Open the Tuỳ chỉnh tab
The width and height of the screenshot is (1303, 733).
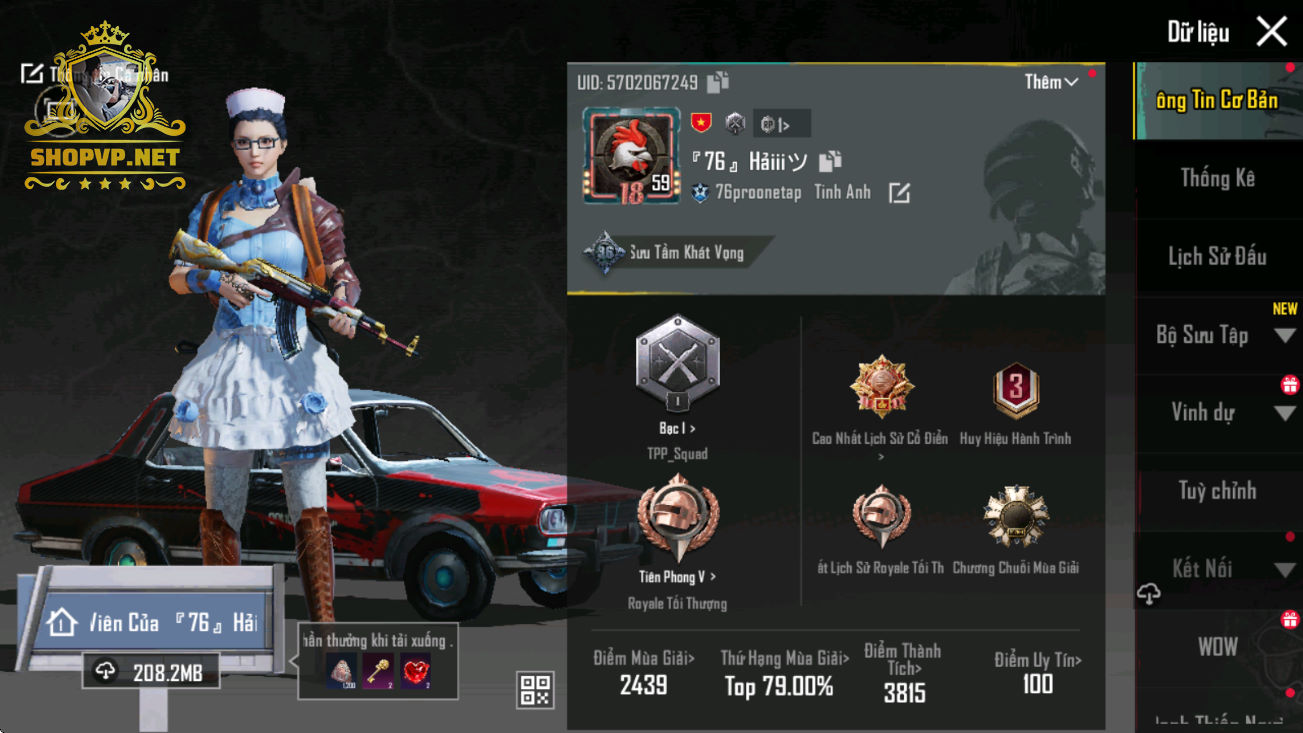(1217, 491)
